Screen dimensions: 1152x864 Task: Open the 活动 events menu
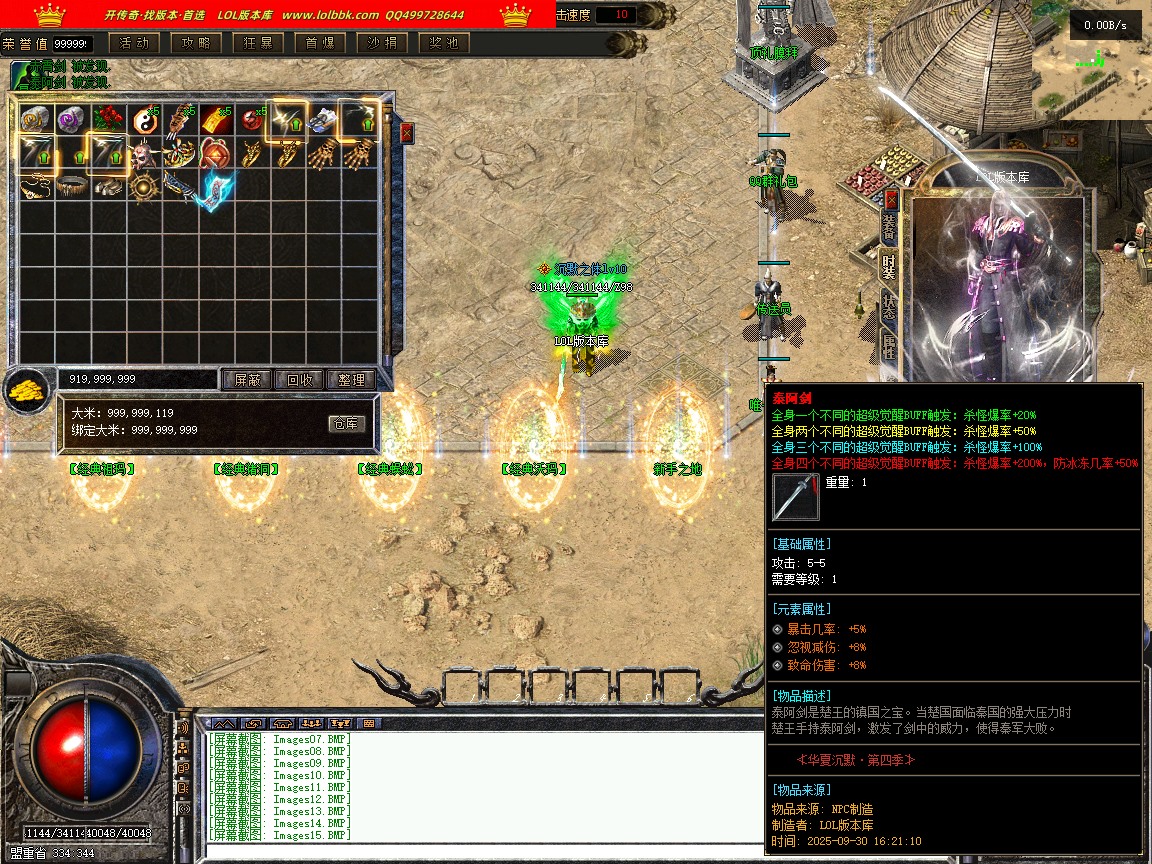pos(134,43)
